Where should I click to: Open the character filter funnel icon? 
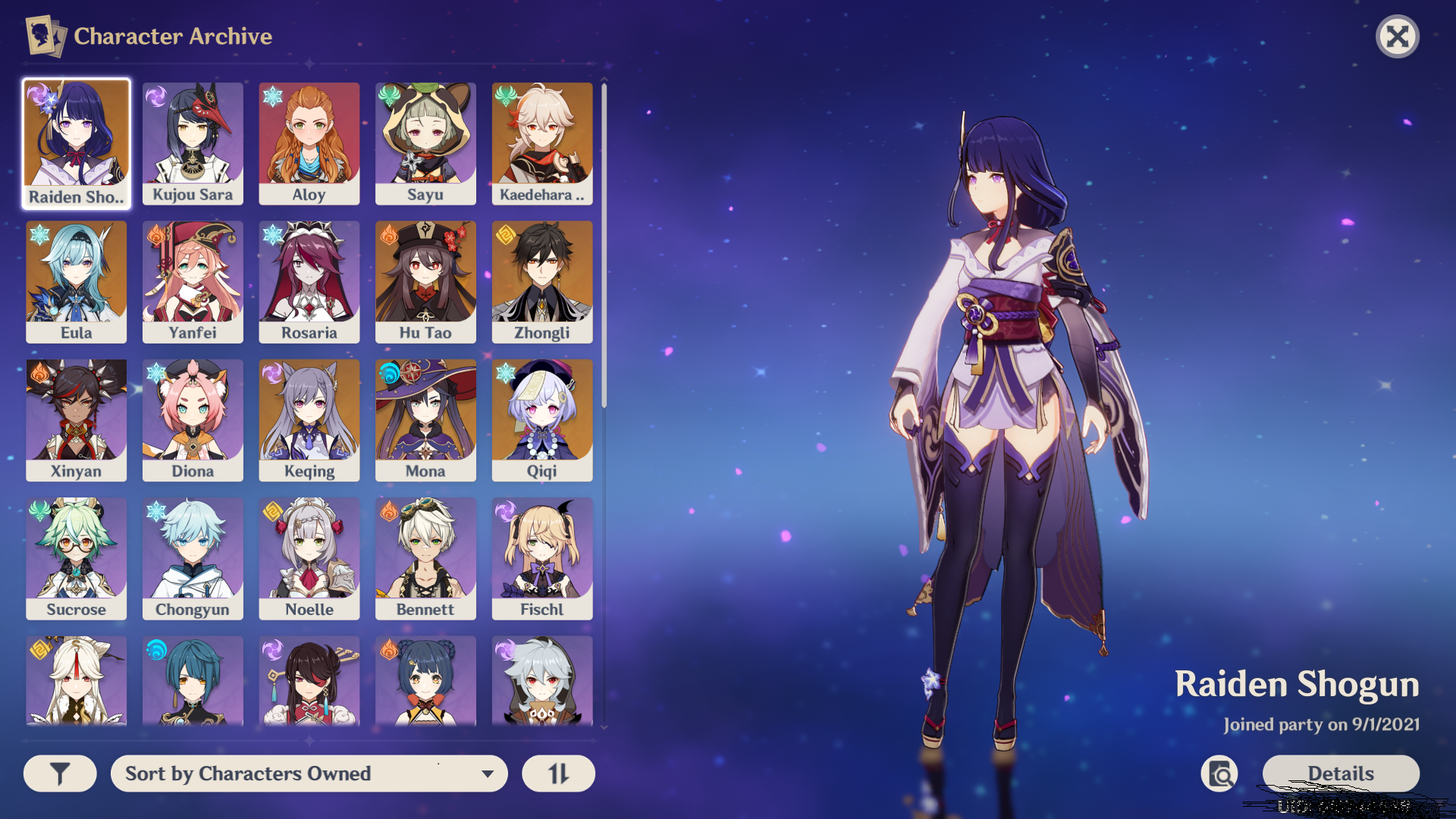click(60, 773)
